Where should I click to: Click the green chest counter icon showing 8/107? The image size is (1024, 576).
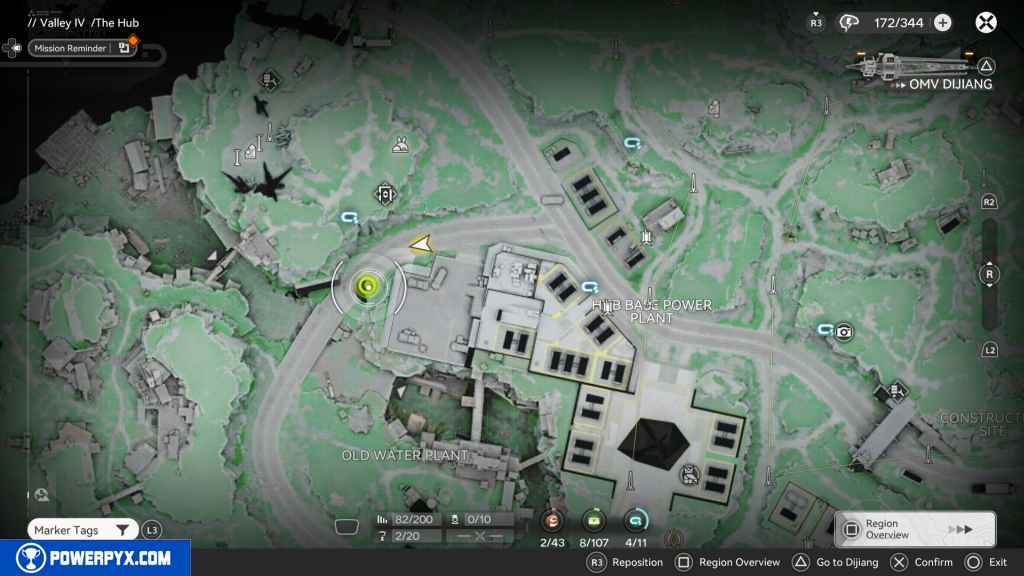595,521
